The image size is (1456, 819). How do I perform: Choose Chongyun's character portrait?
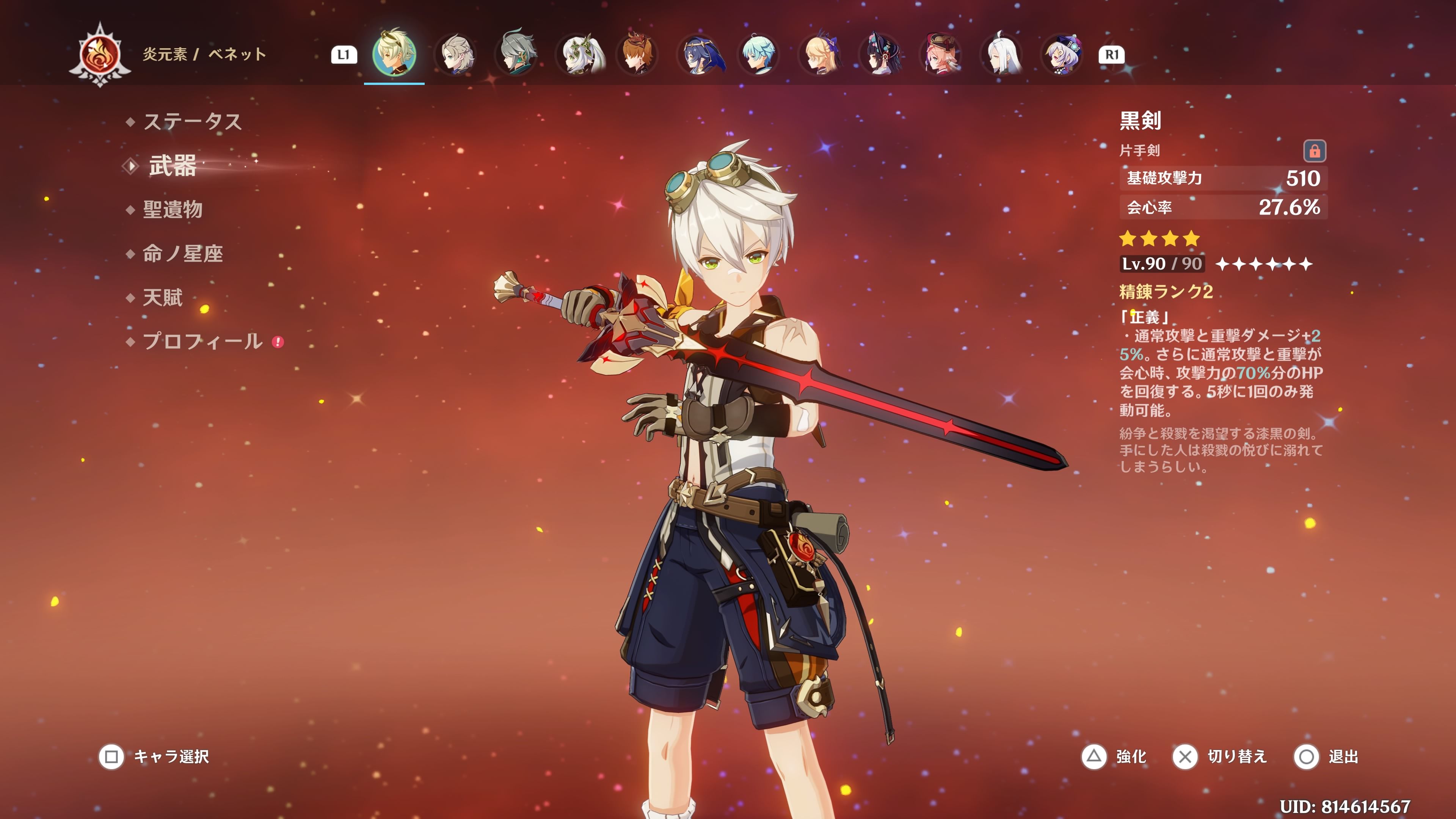click(758, 55)
